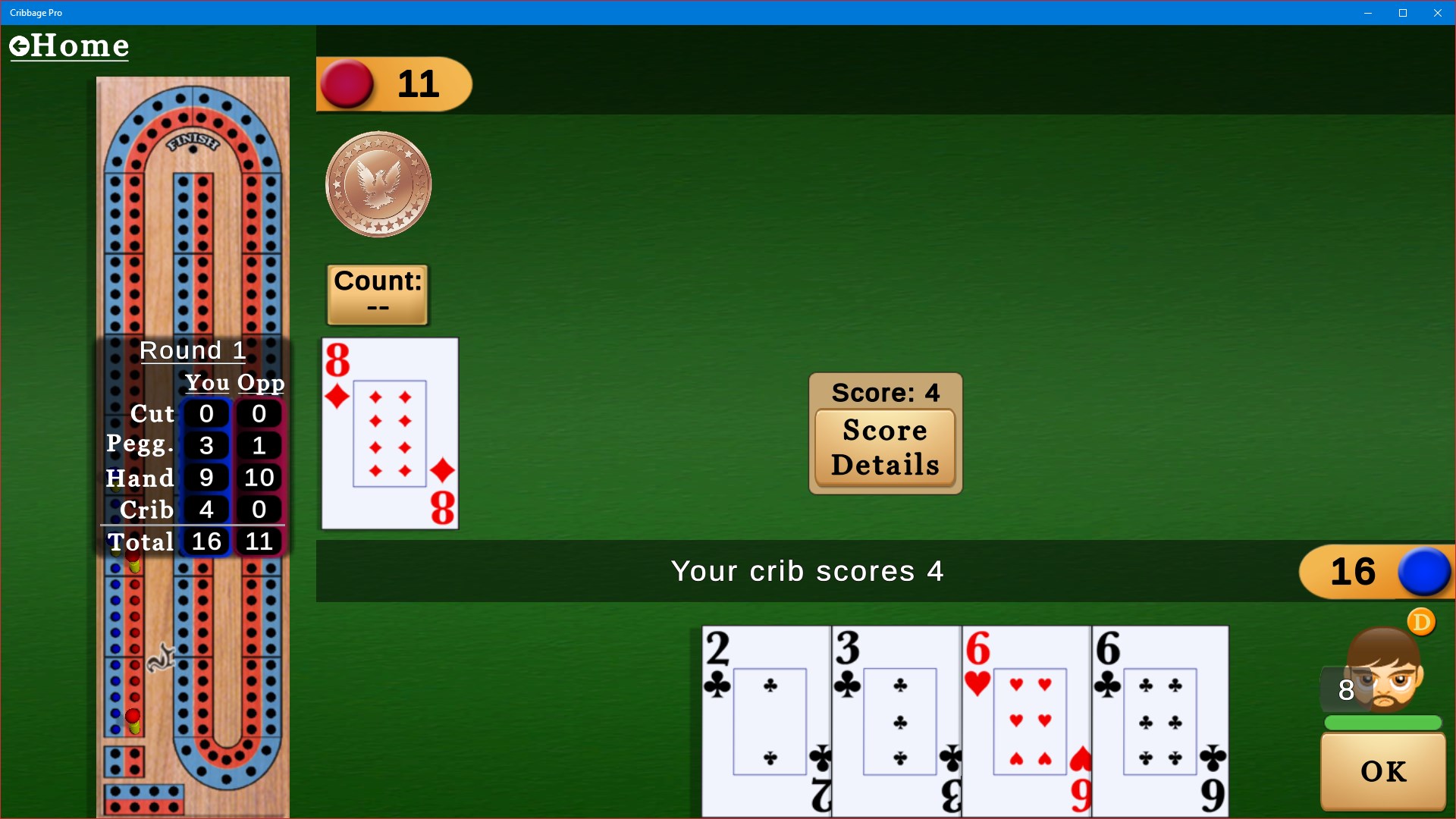Click the opponent score counter showing 8

1346,690
